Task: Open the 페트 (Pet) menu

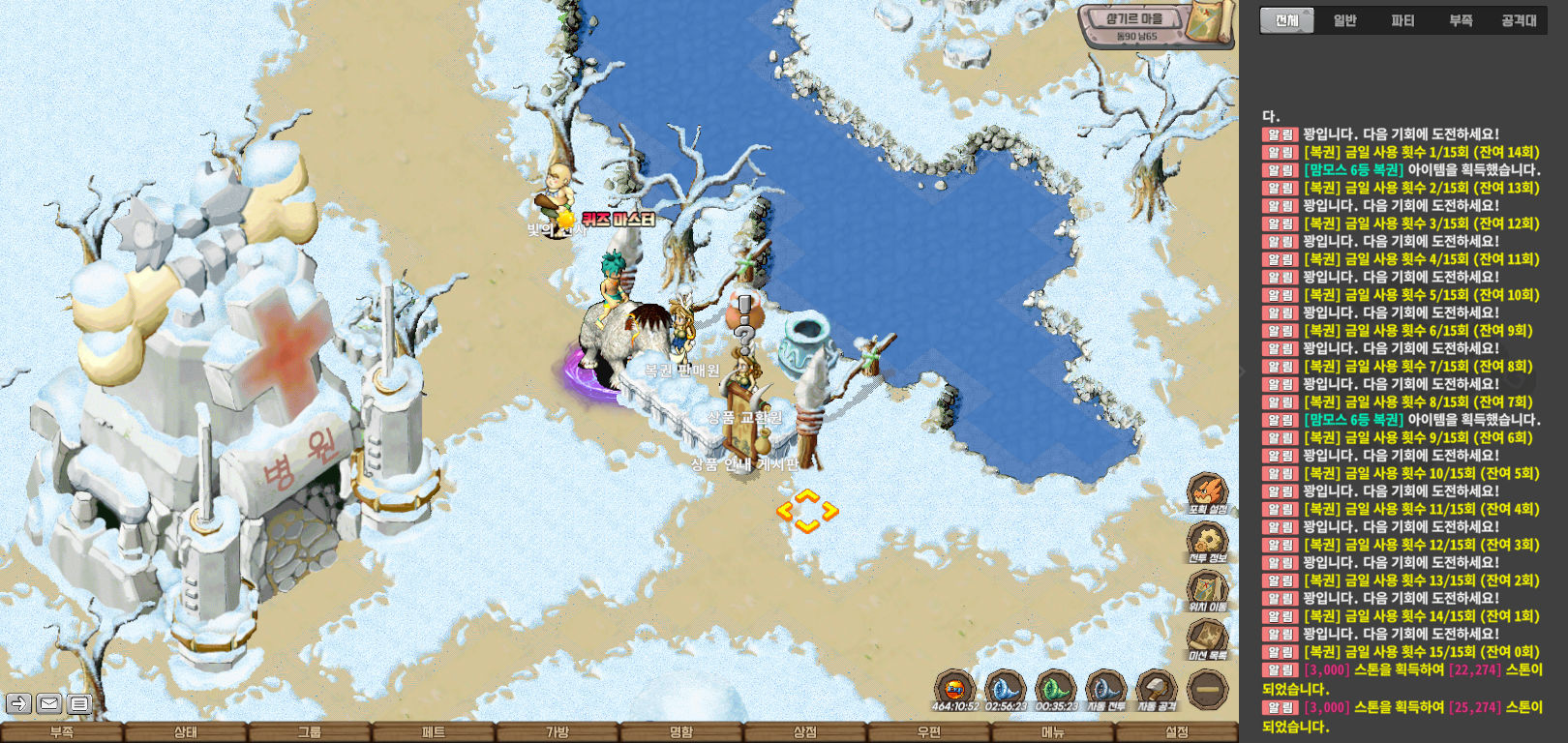Action: tap(434, 732)
